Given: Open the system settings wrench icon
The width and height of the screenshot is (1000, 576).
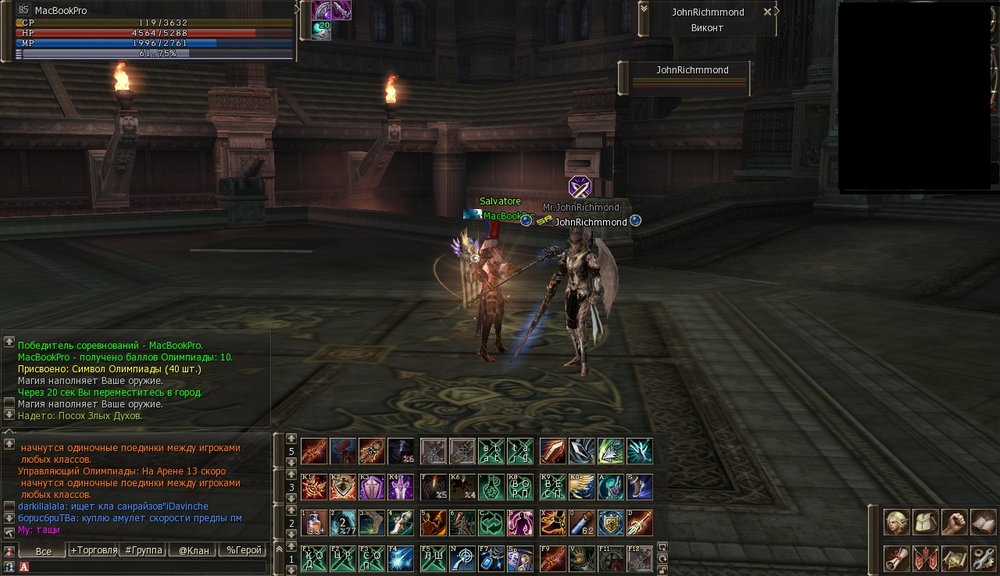Looking at the screenshot, I should point(983,558).
